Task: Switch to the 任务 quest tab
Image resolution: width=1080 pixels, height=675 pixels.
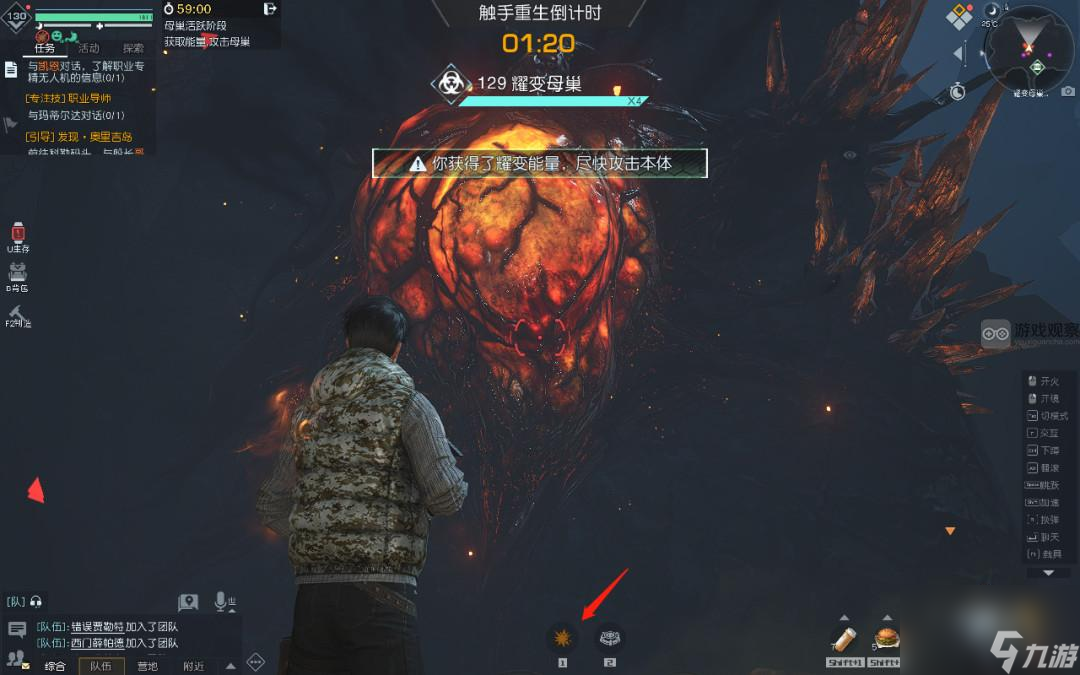Action: (43, 48)
